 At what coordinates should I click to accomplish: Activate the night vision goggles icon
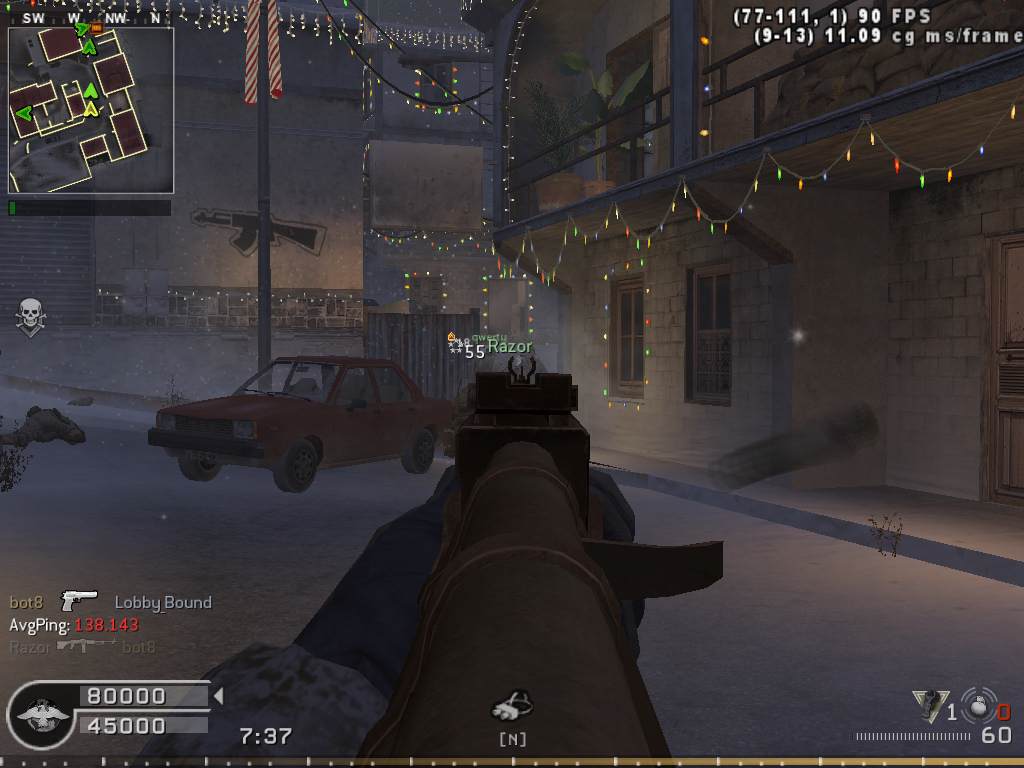click(513, 706)
